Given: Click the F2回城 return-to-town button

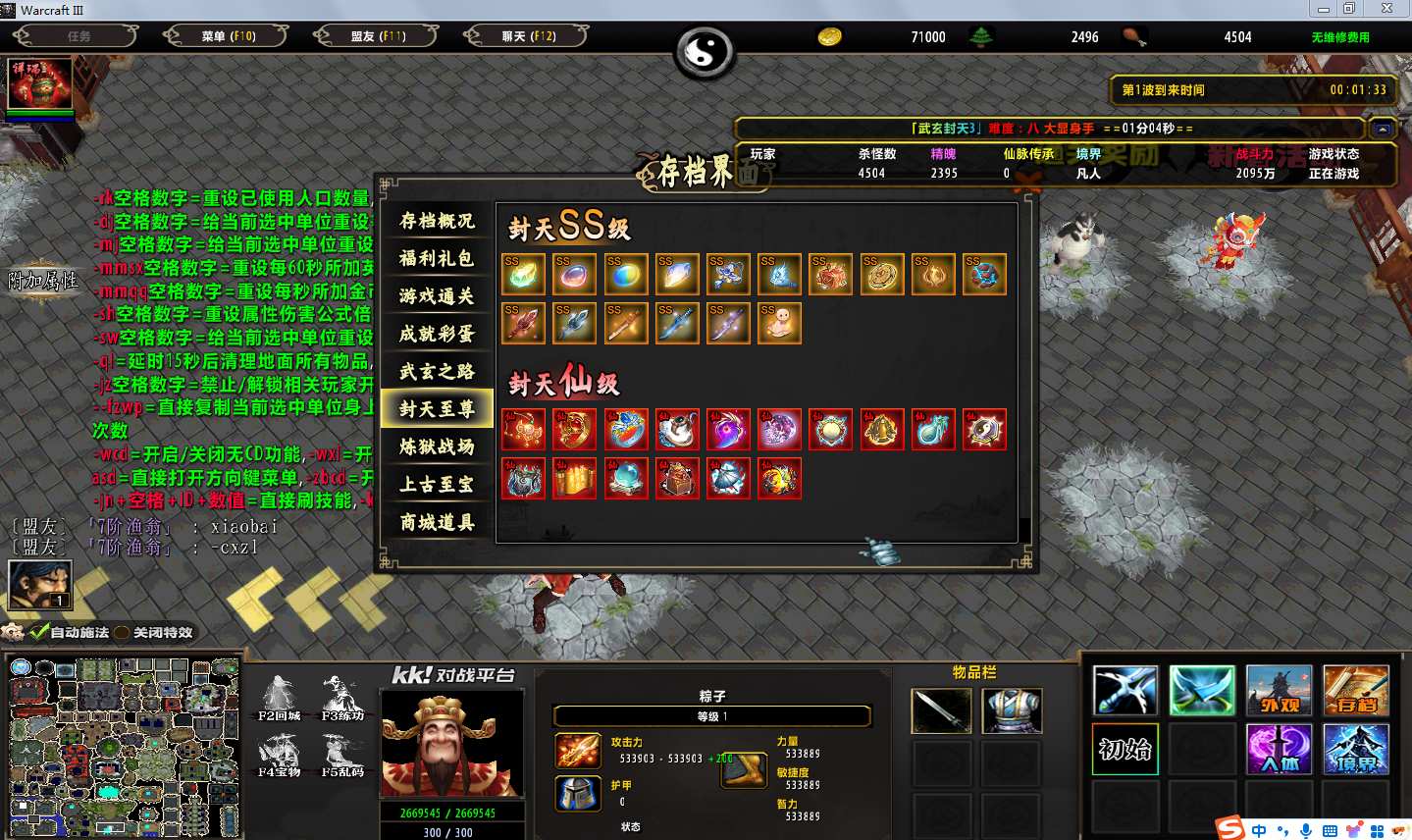Looking at the screenshot, I should click(x=281, y=697).
